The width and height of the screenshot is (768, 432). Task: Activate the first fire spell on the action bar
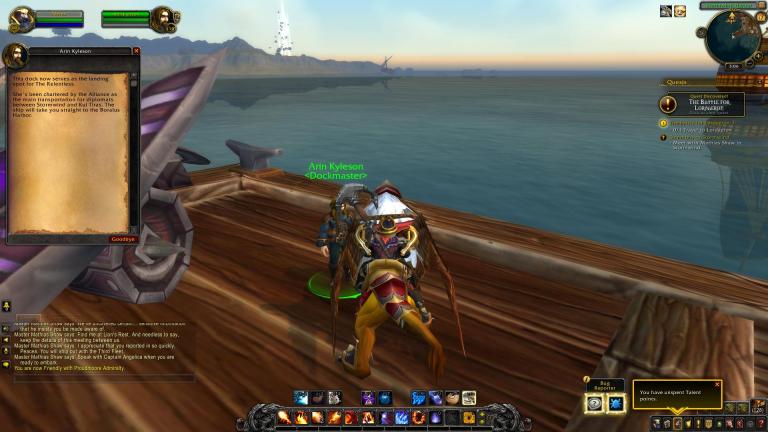285,417
